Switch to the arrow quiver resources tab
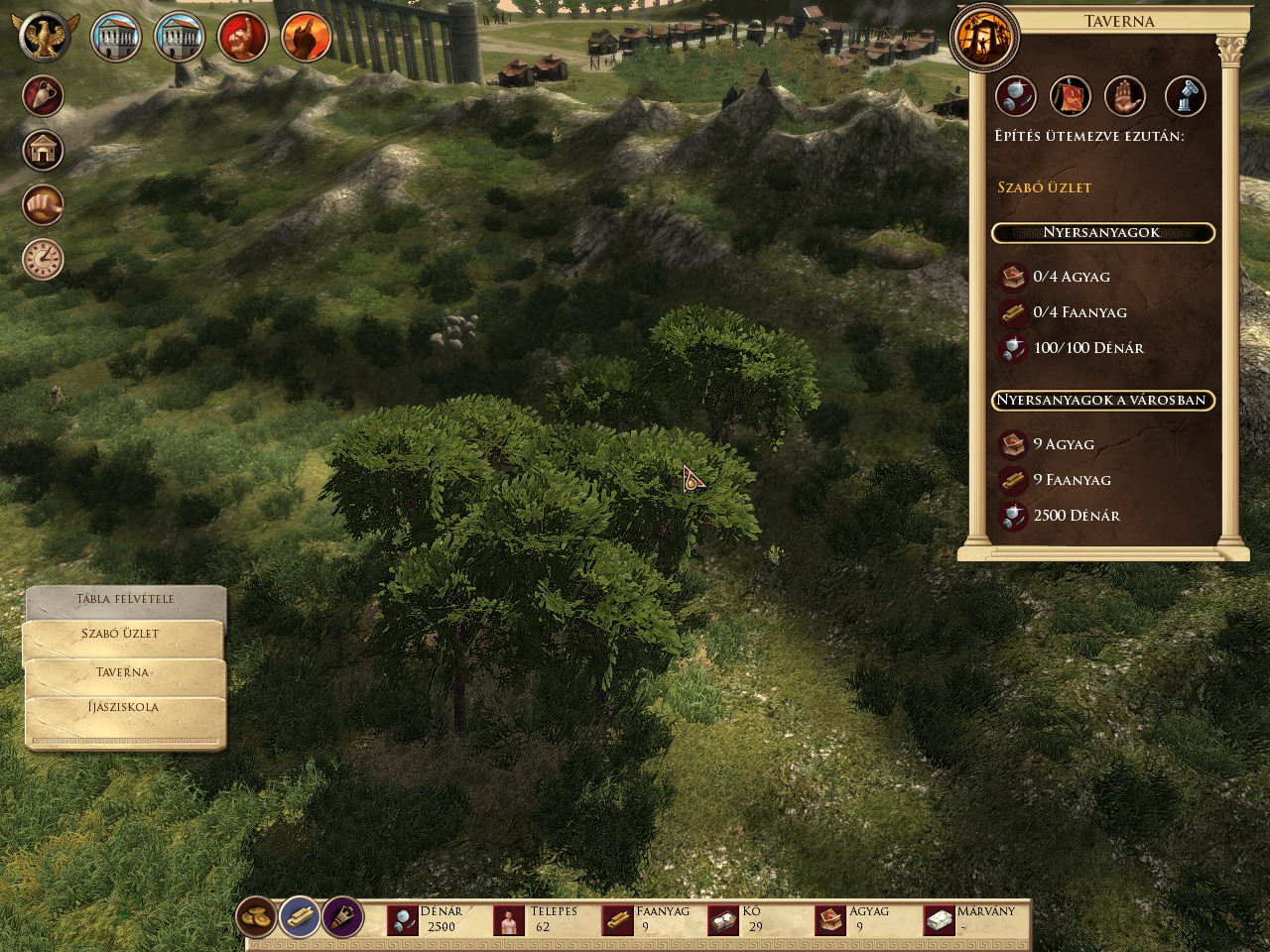Screen dimensions: 1270x952 tap(343, 917)
